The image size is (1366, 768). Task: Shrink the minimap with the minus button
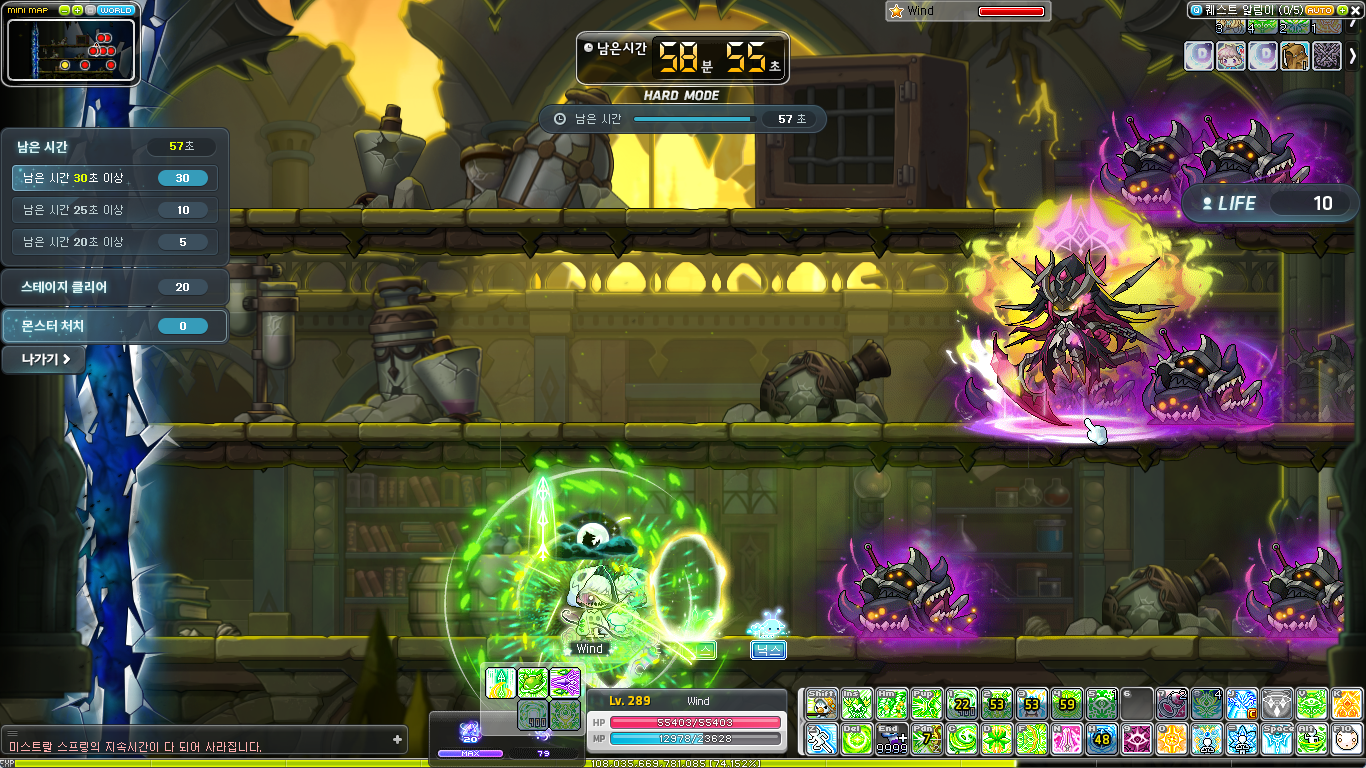click(65, 10)
